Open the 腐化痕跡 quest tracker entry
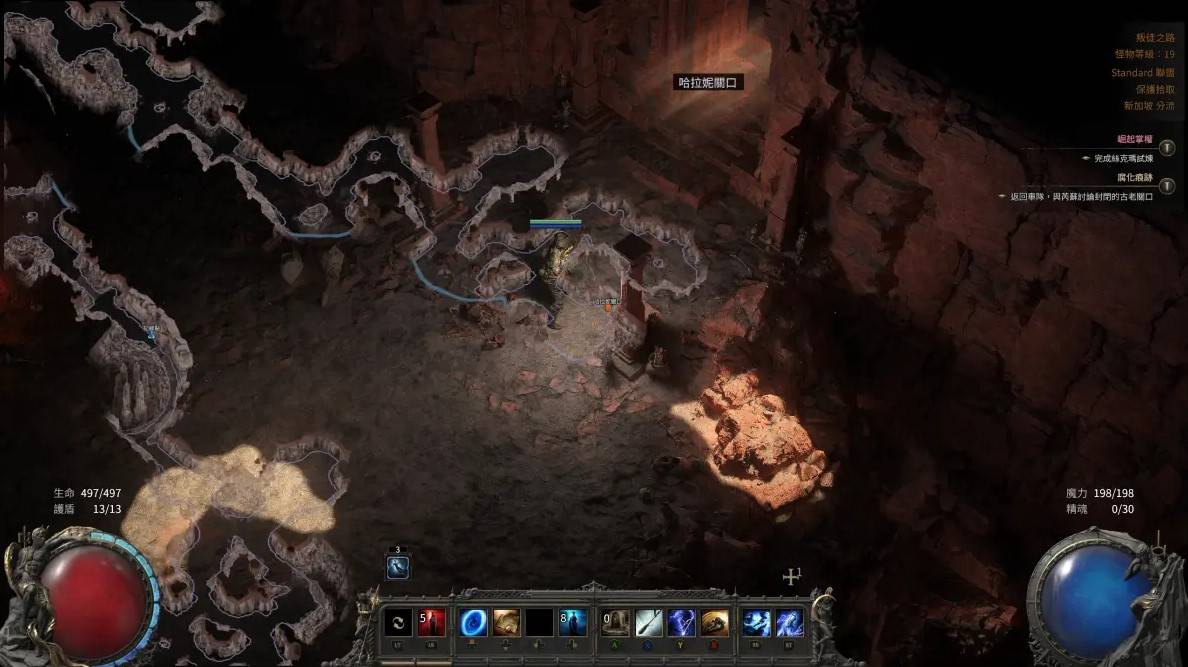This screenshot has width=1188, height=667. point(1134,178)
